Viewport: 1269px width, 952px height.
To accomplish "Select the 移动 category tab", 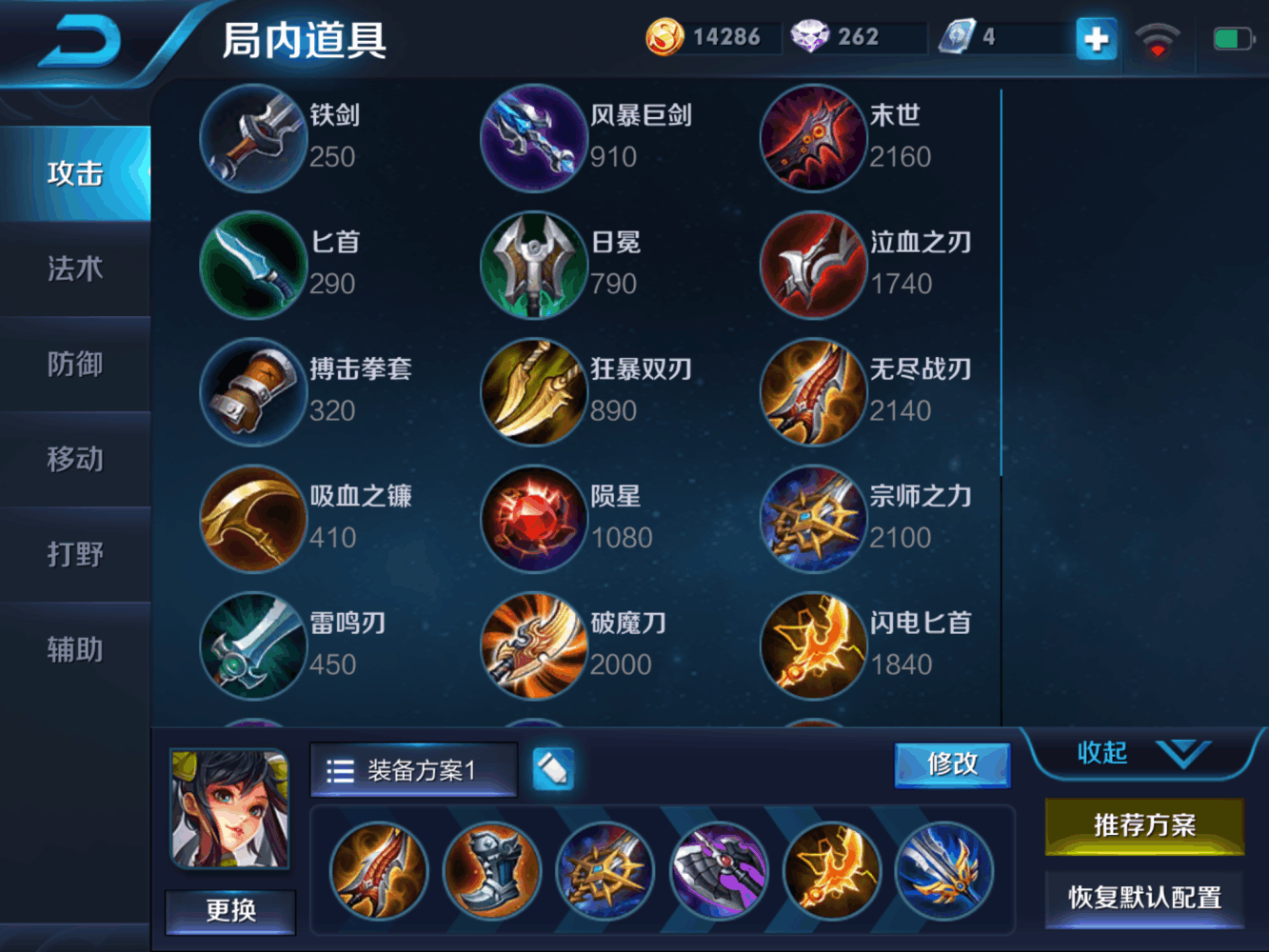I will coord(75,460).
